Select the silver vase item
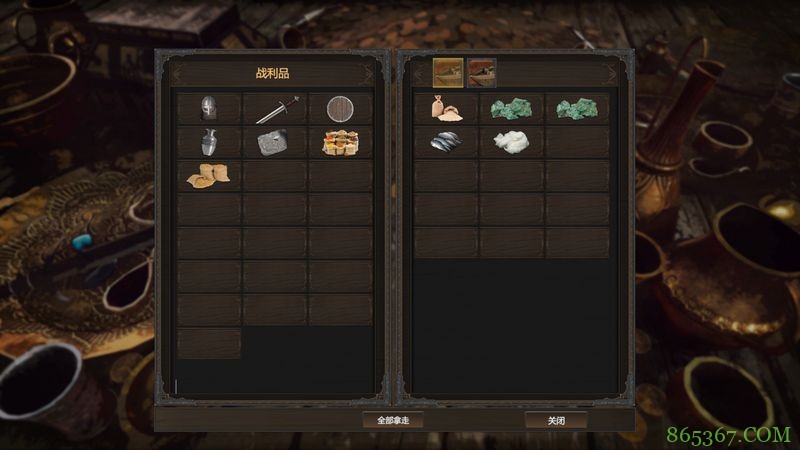Image resolution: width=800 pixels, height=450 pixels. coord(209,142)
